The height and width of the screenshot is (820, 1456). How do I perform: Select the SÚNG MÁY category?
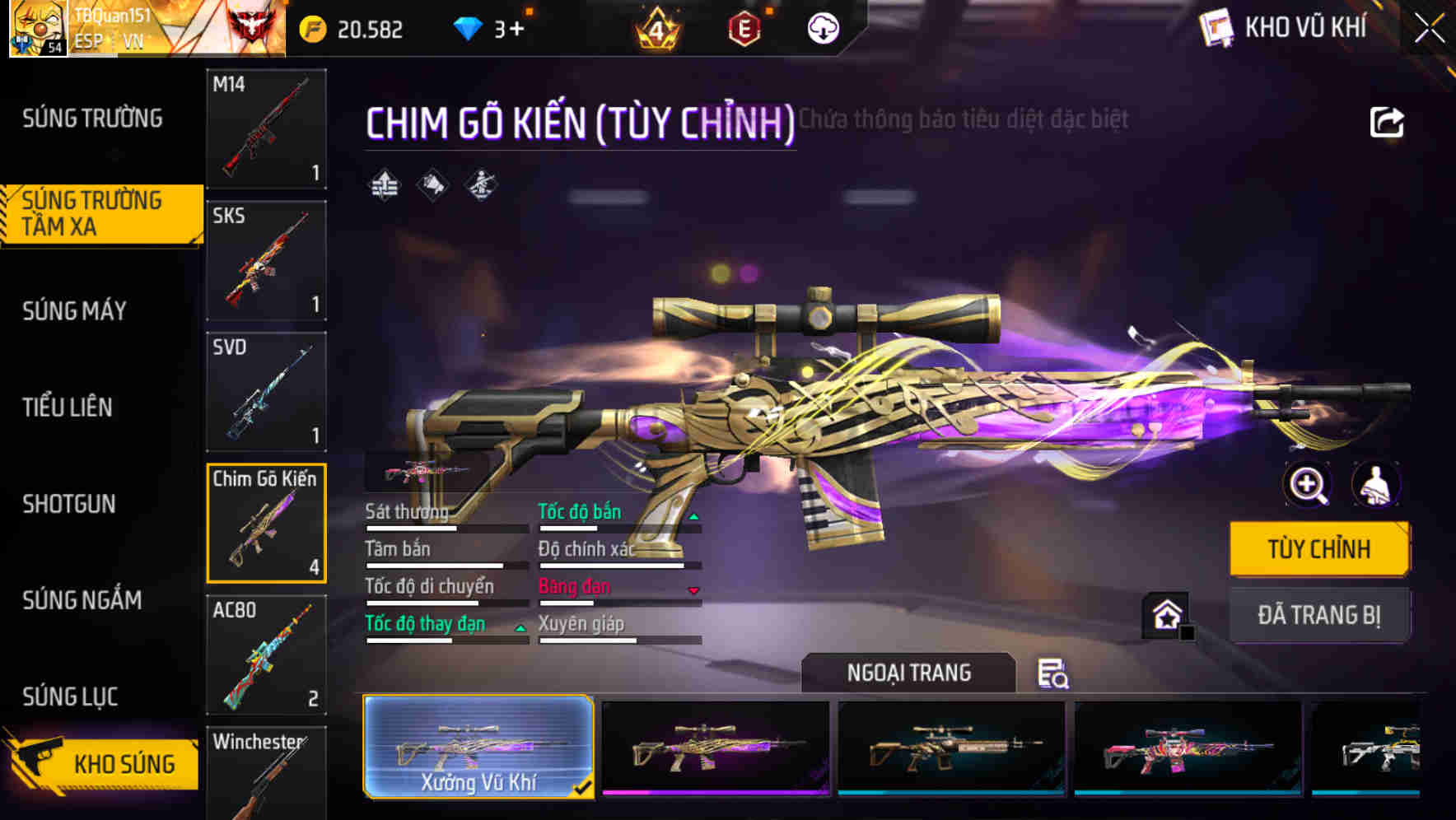tap(74, 310)
